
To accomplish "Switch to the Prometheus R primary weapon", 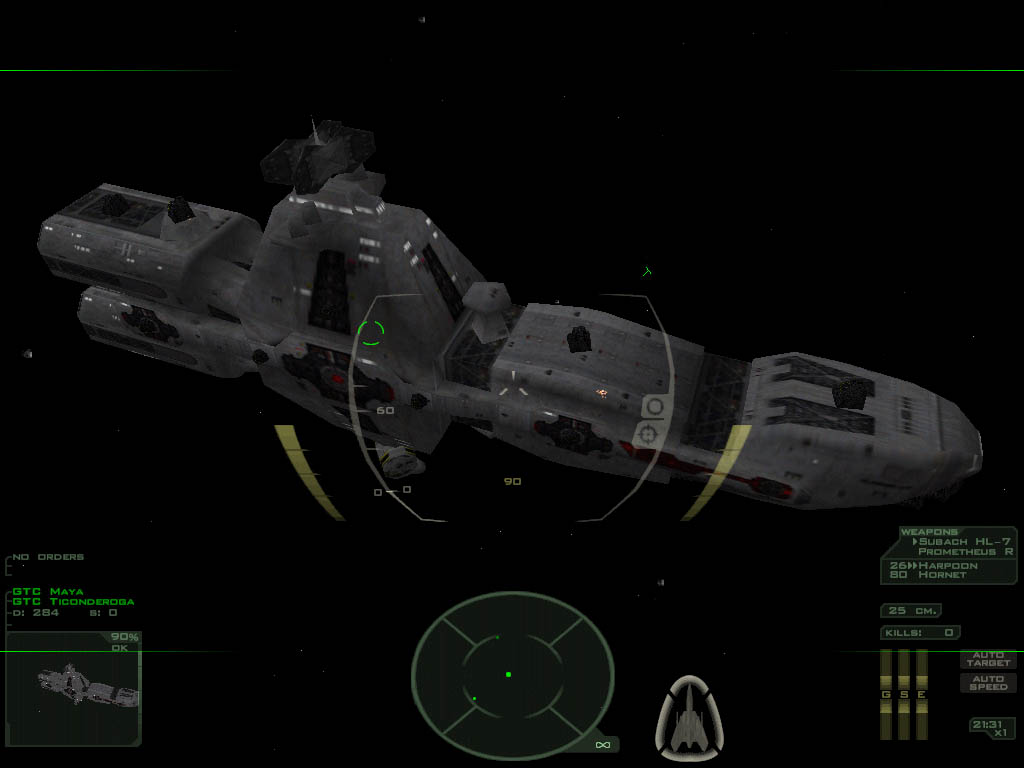I will click(965, 552).
